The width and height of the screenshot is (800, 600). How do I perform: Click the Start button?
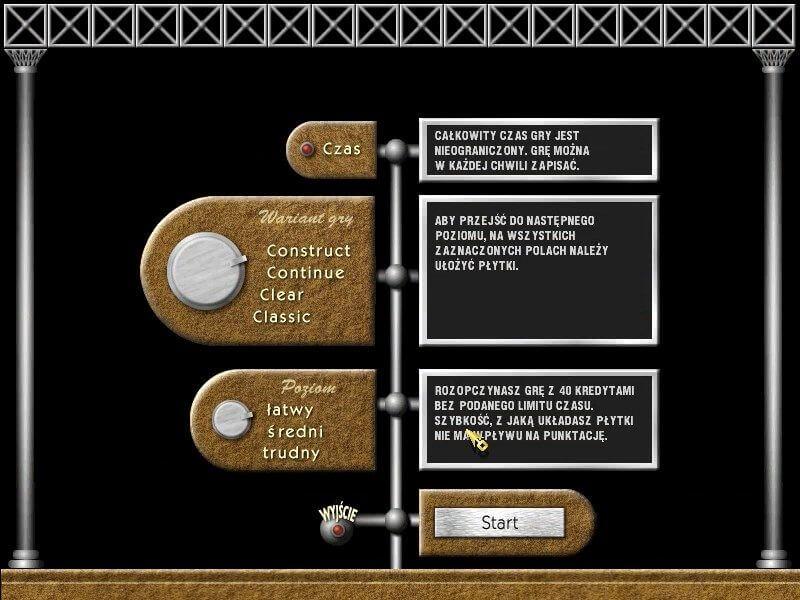tap(499, 522)
